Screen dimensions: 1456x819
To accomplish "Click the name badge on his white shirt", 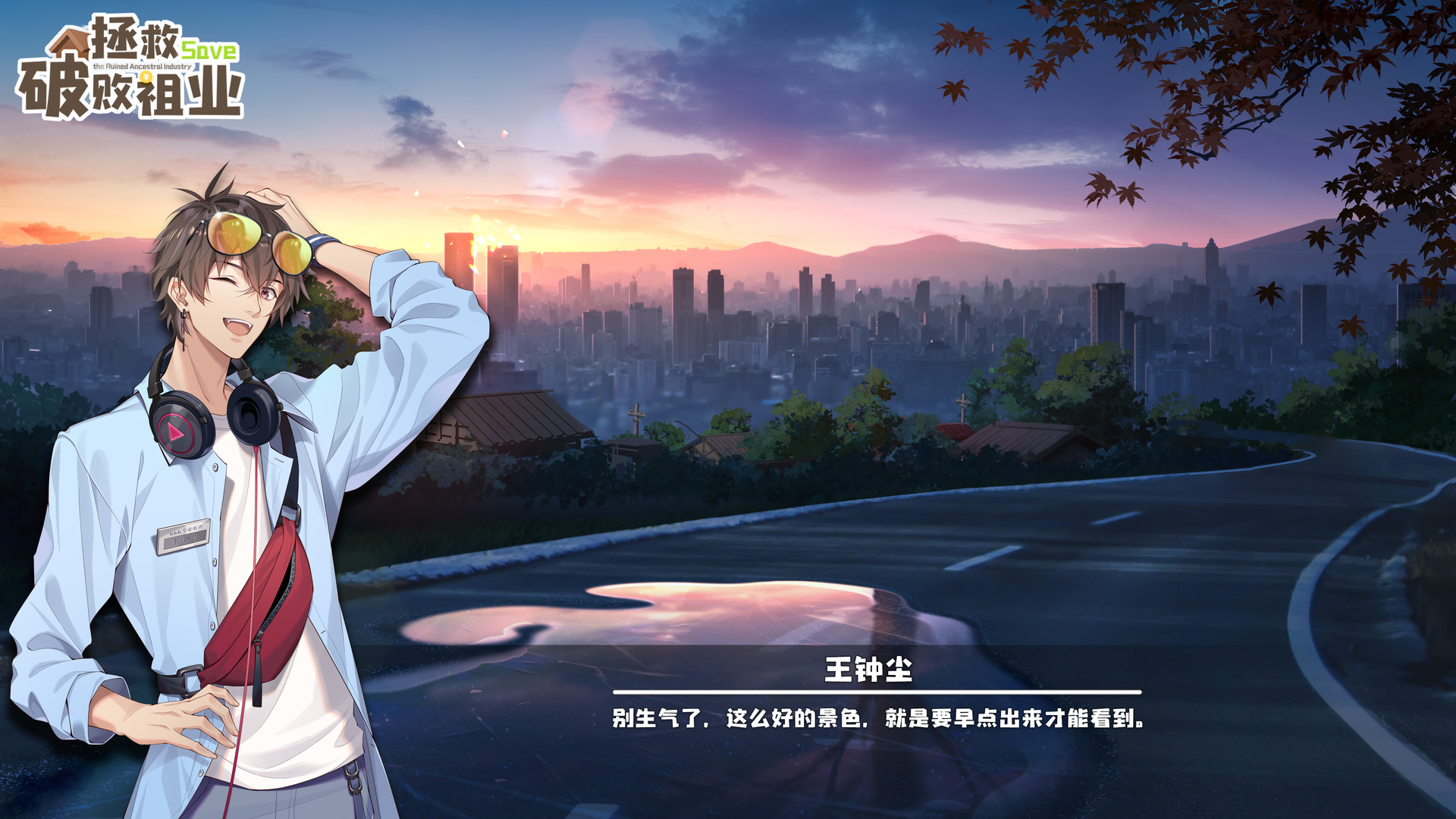I will [x=184, y=538].
